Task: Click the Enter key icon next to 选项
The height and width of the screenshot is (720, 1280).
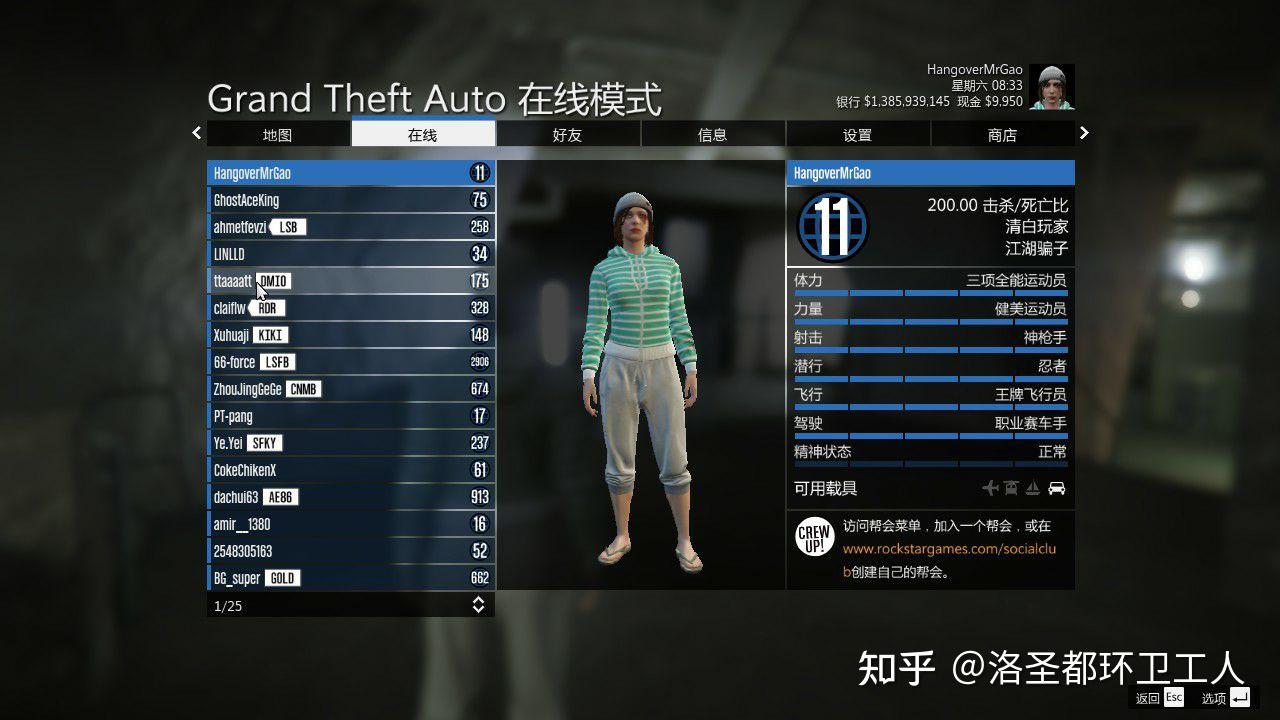Action: tap(1240, 697)
